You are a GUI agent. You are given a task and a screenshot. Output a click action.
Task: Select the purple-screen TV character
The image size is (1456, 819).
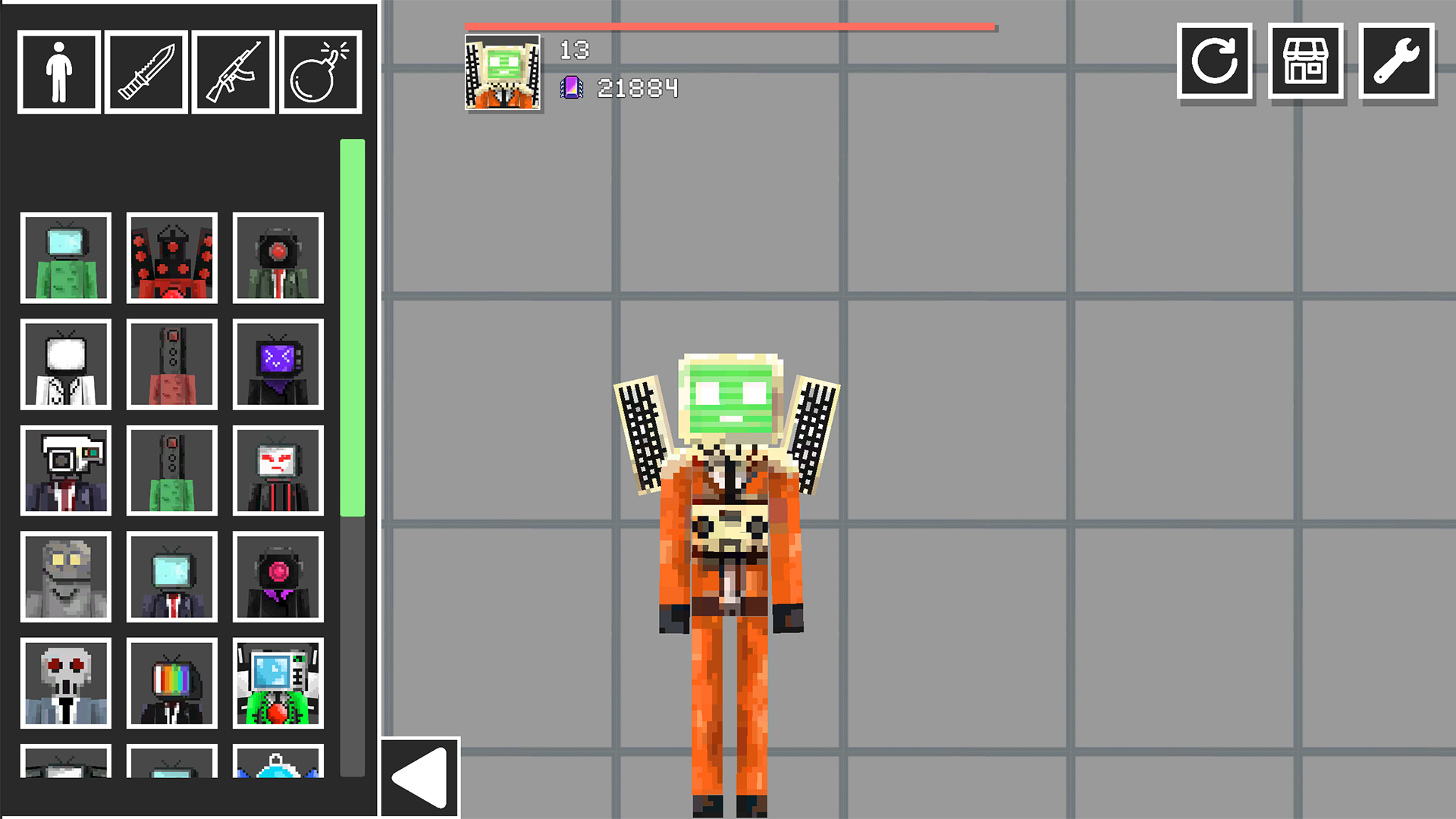tap(278, 365)
